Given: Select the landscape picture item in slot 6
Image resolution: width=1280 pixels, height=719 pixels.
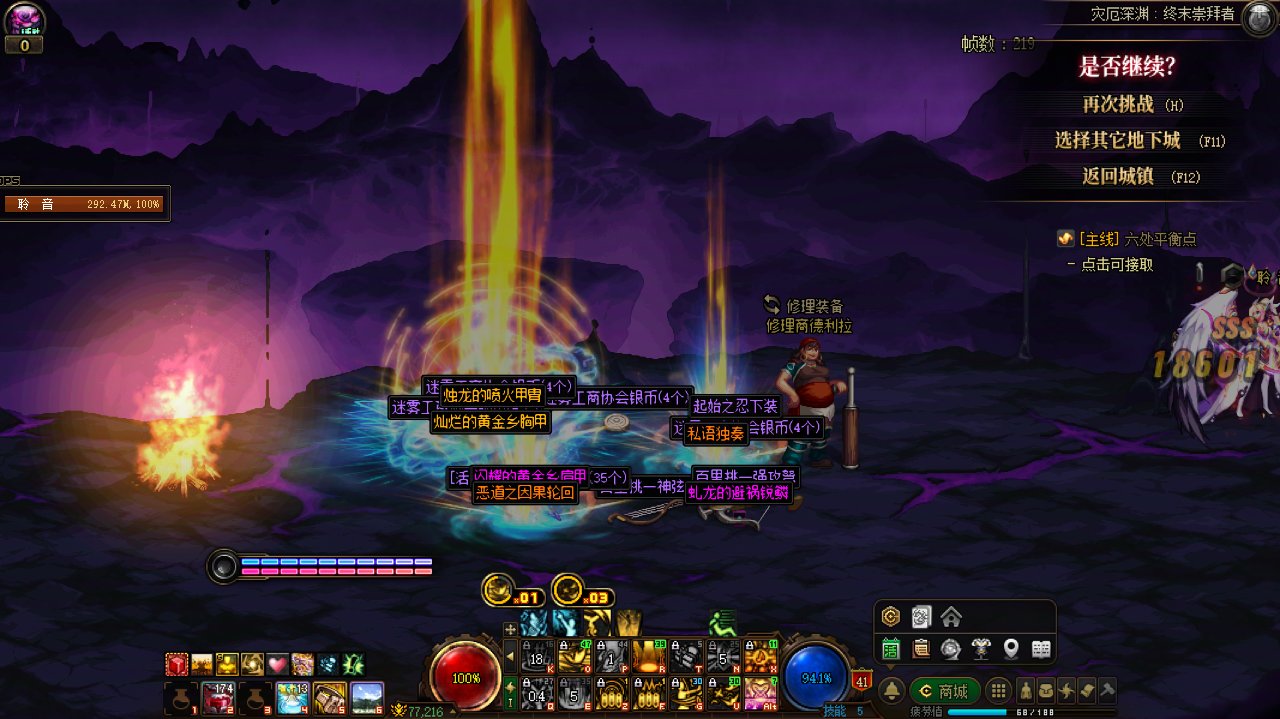Looking at the screenshot, I should (367, 696).
